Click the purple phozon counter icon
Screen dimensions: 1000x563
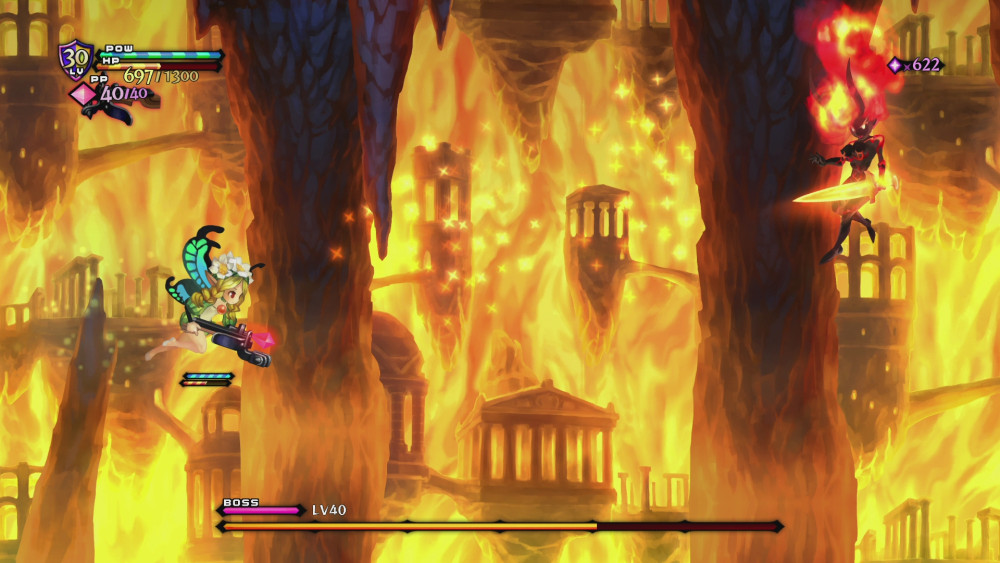(895, 65)
